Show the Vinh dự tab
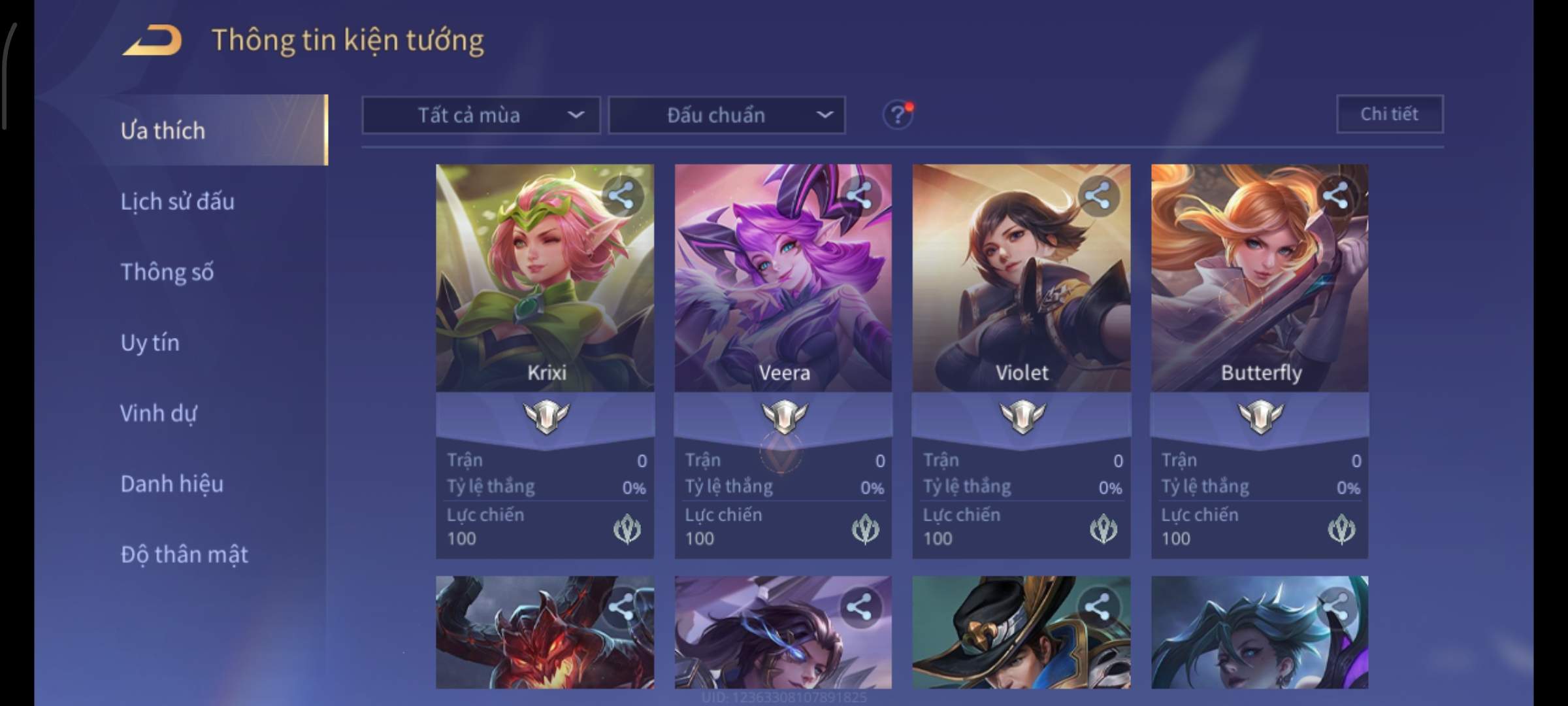1568x706 pixels. (x=158, y=413)
